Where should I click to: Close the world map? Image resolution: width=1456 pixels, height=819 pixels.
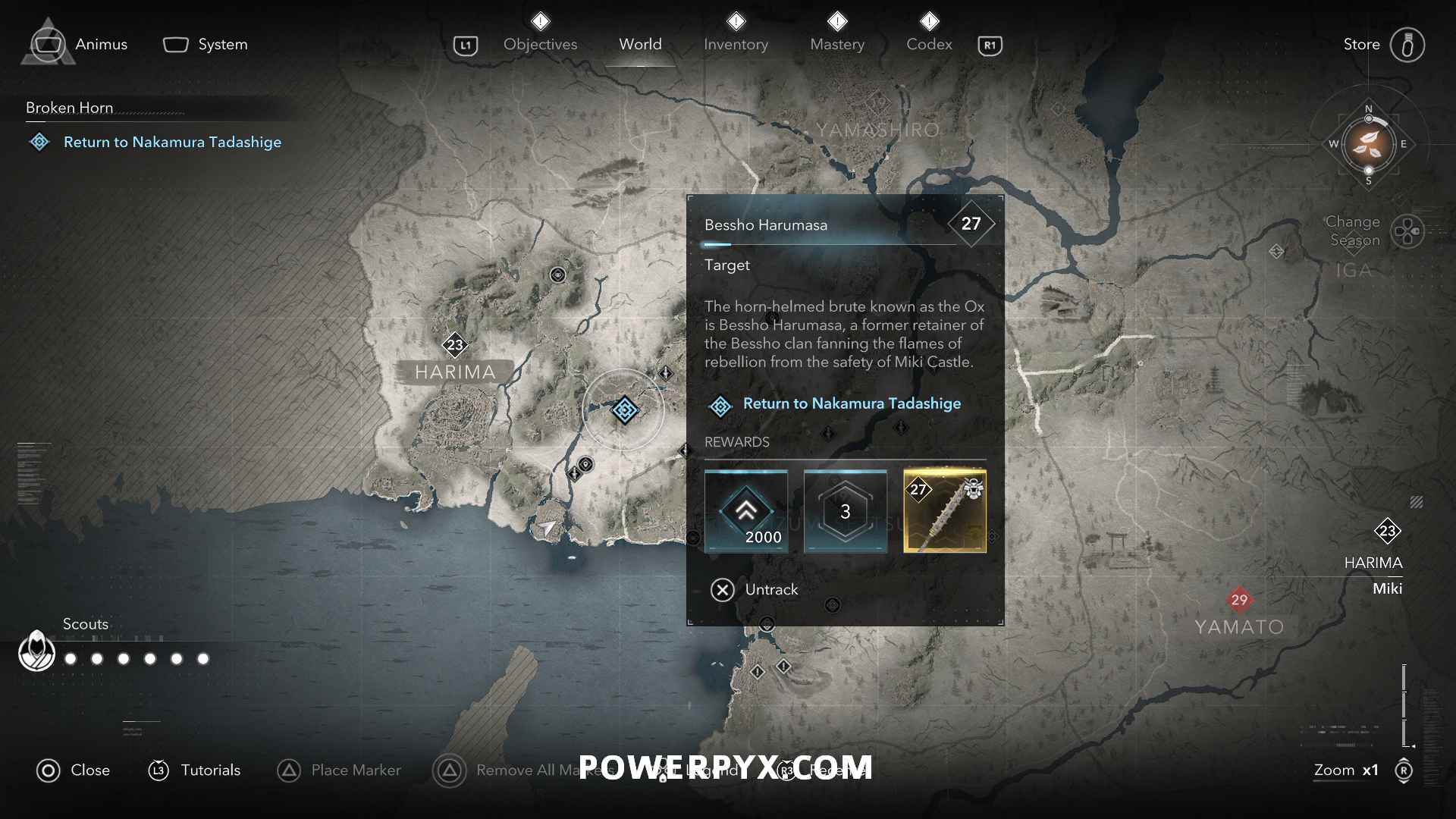[74, 770]
